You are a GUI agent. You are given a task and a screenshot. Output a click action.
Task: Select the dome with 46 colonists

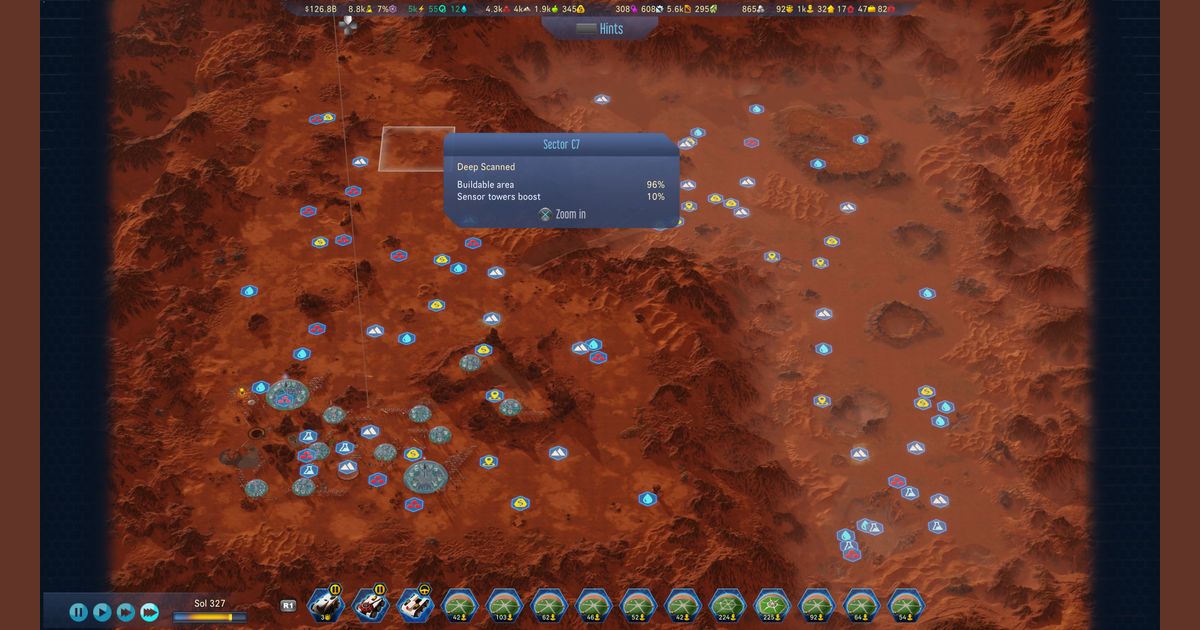click(x=594, y=604)
